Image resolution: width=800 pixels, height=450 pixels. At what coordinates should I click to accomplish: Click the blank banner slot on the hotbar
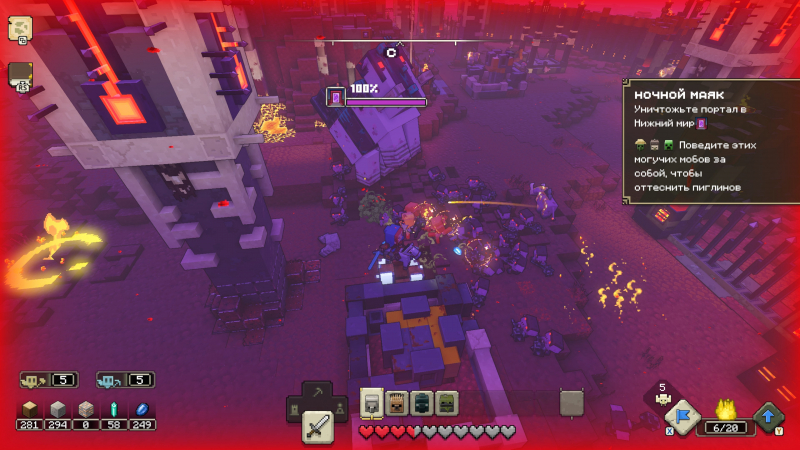571,402
